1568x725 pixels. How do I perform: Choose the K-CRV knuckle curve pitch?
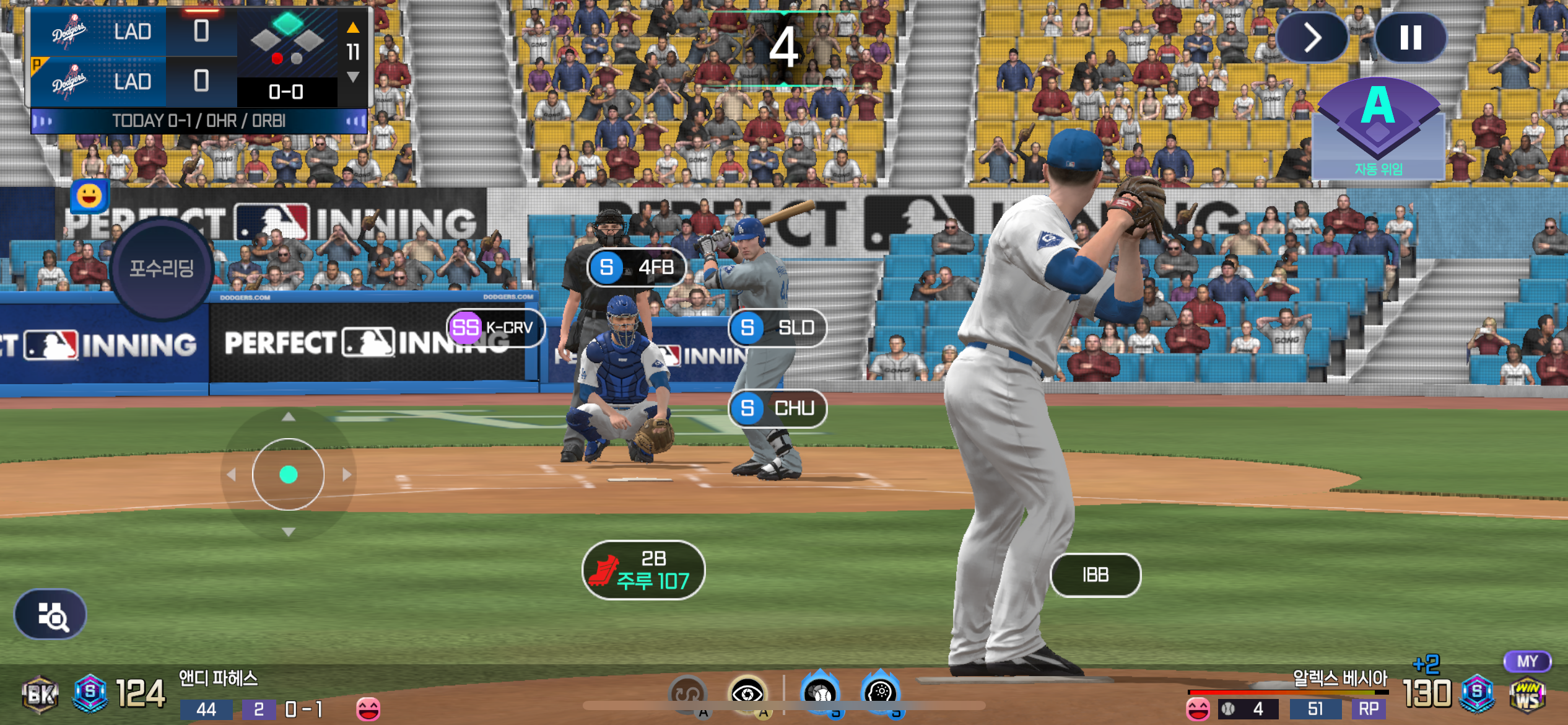pyautogui.click(x=495, y=327)
